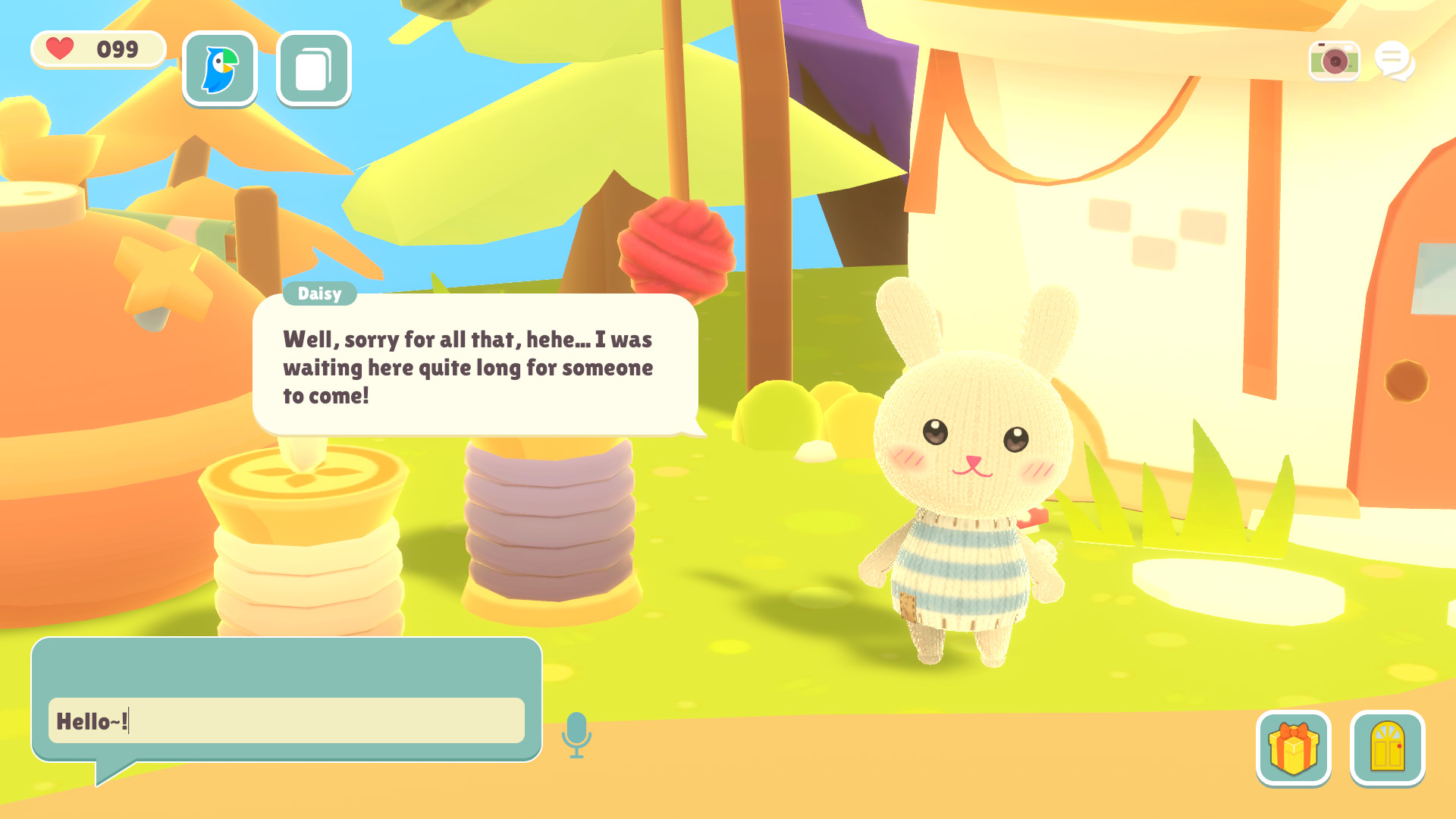This screenshot has width=1456, height=819.
Task: Toggle voice input with the microphone
Action: tap(577, 733)
